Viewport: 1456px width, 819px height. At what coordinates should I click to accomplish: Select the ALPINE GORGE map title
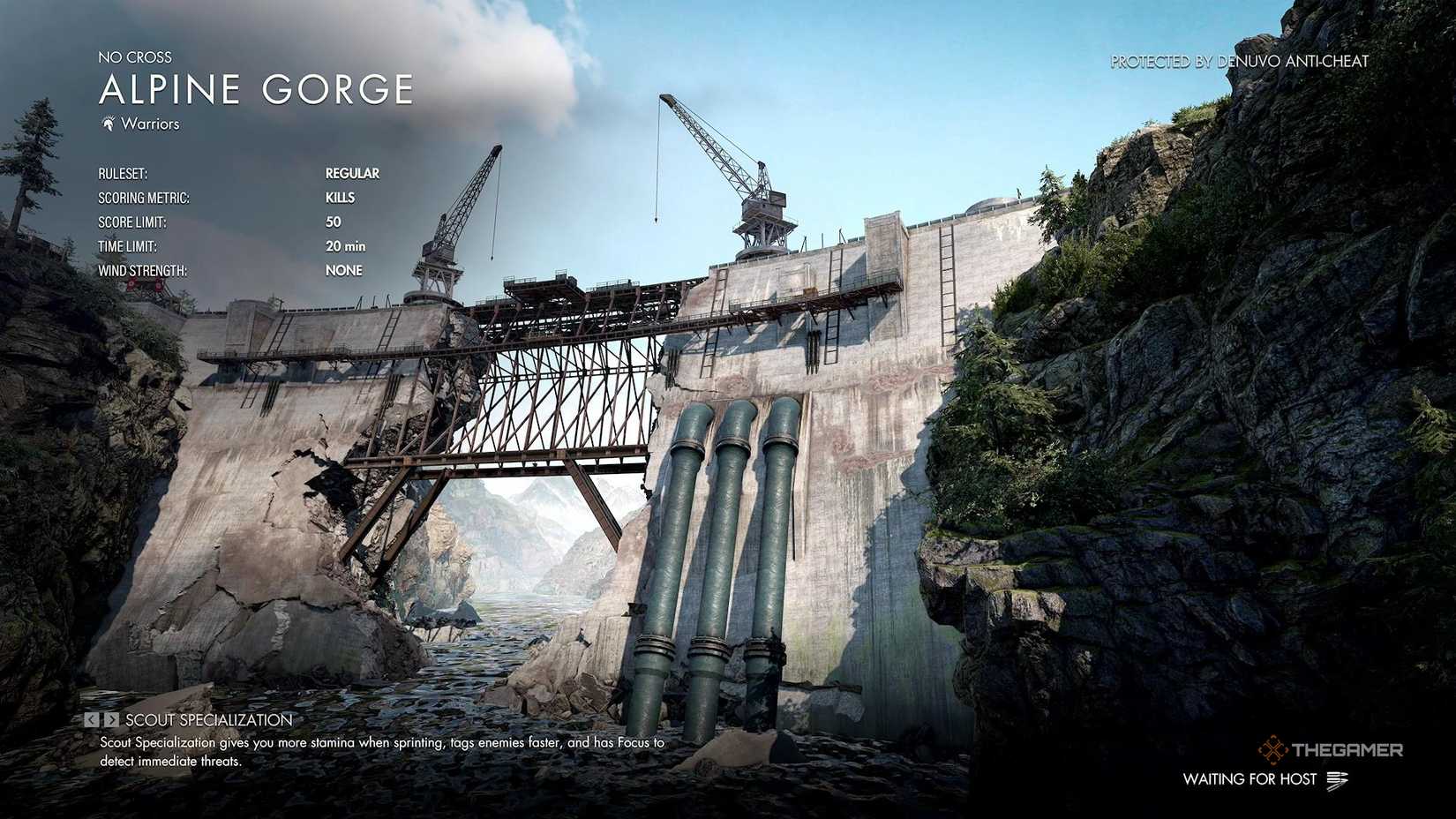point(256,88)
